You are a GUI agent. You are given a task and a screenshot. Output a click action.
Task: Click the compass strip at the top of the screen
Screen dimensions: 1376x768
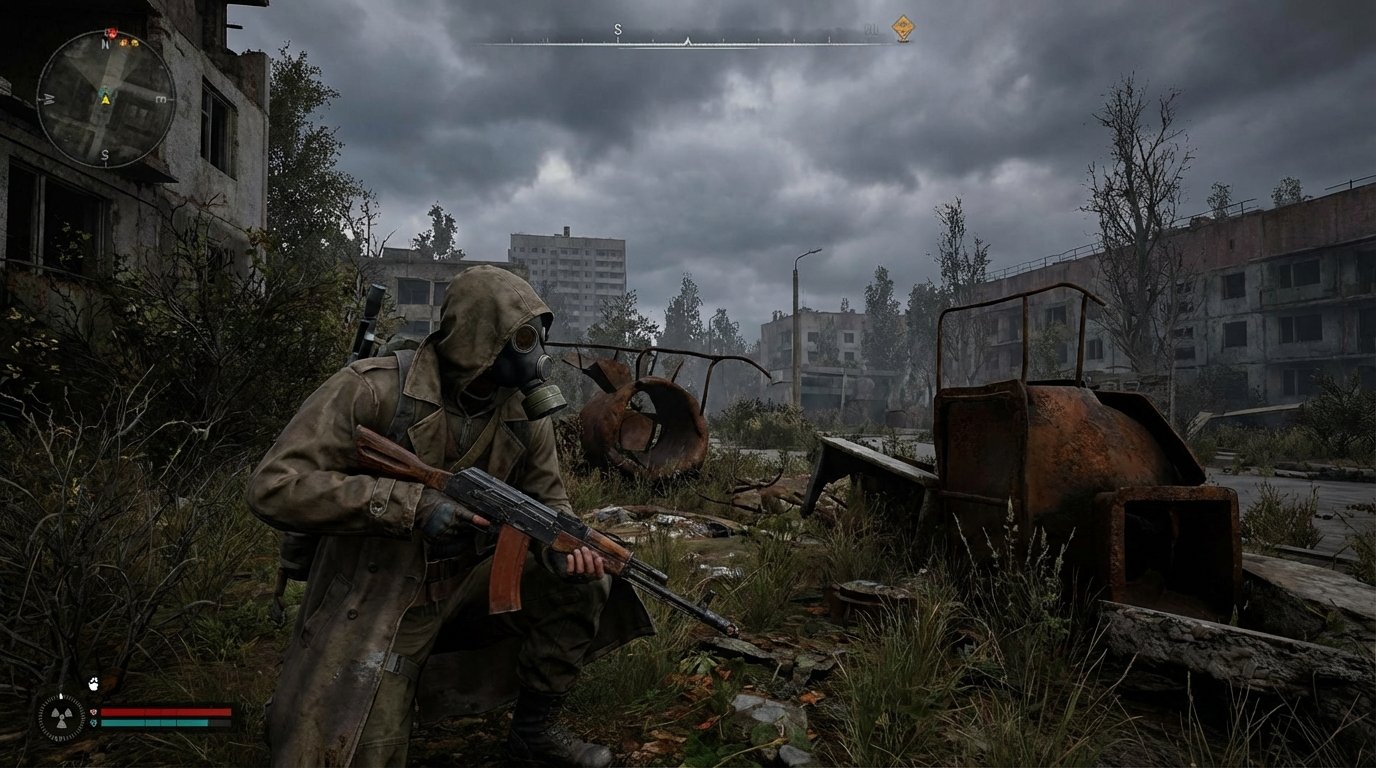point(688,41)
